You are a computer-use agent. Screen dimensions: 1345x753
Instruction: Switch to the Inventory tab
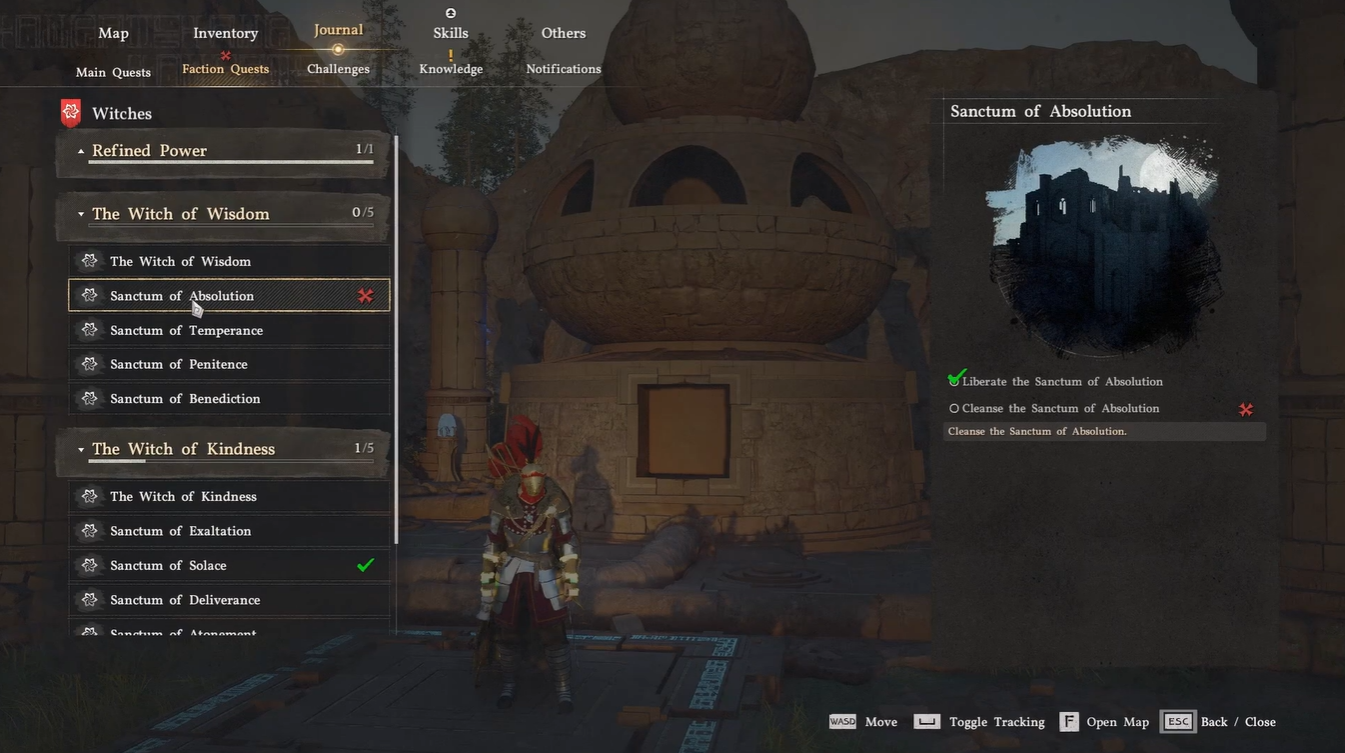225,33
